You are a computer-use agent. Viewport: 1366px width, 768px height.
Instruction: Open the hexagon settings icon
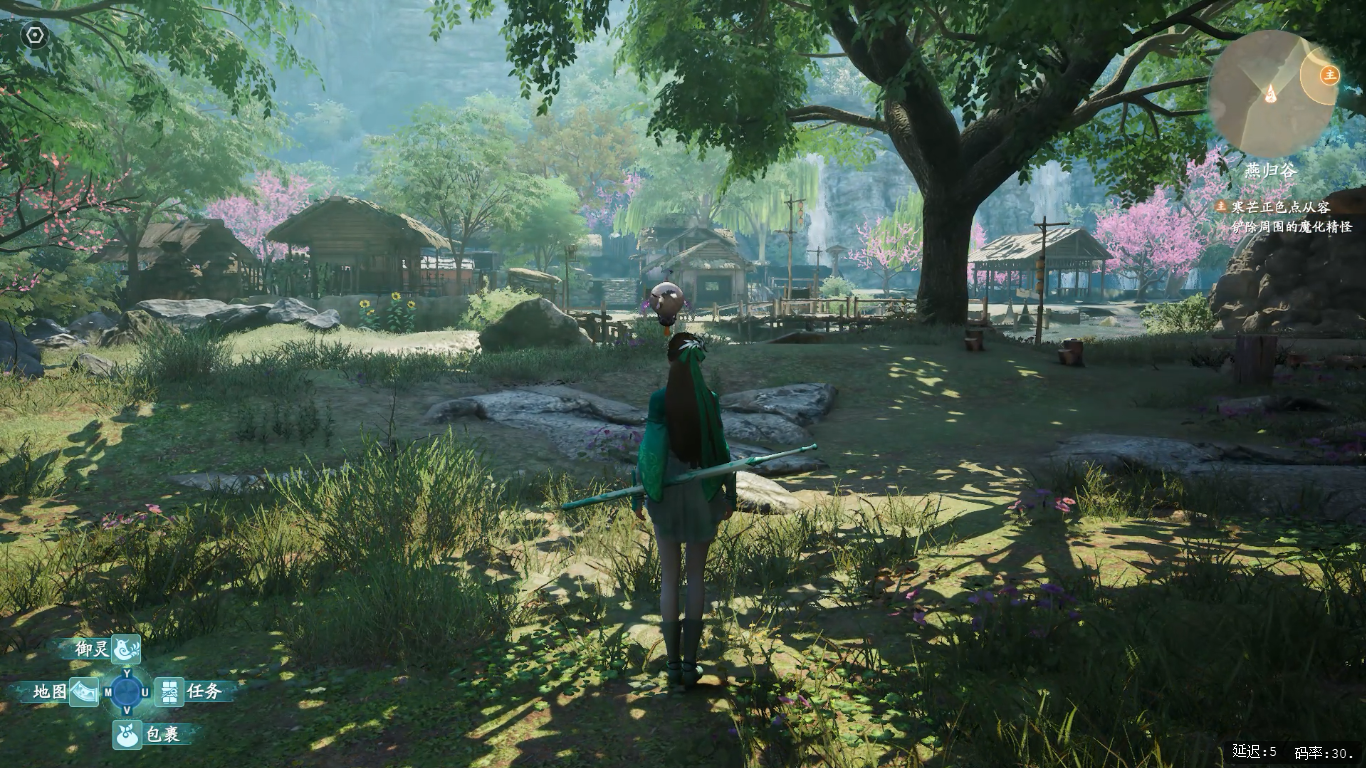tap(35, 36)
